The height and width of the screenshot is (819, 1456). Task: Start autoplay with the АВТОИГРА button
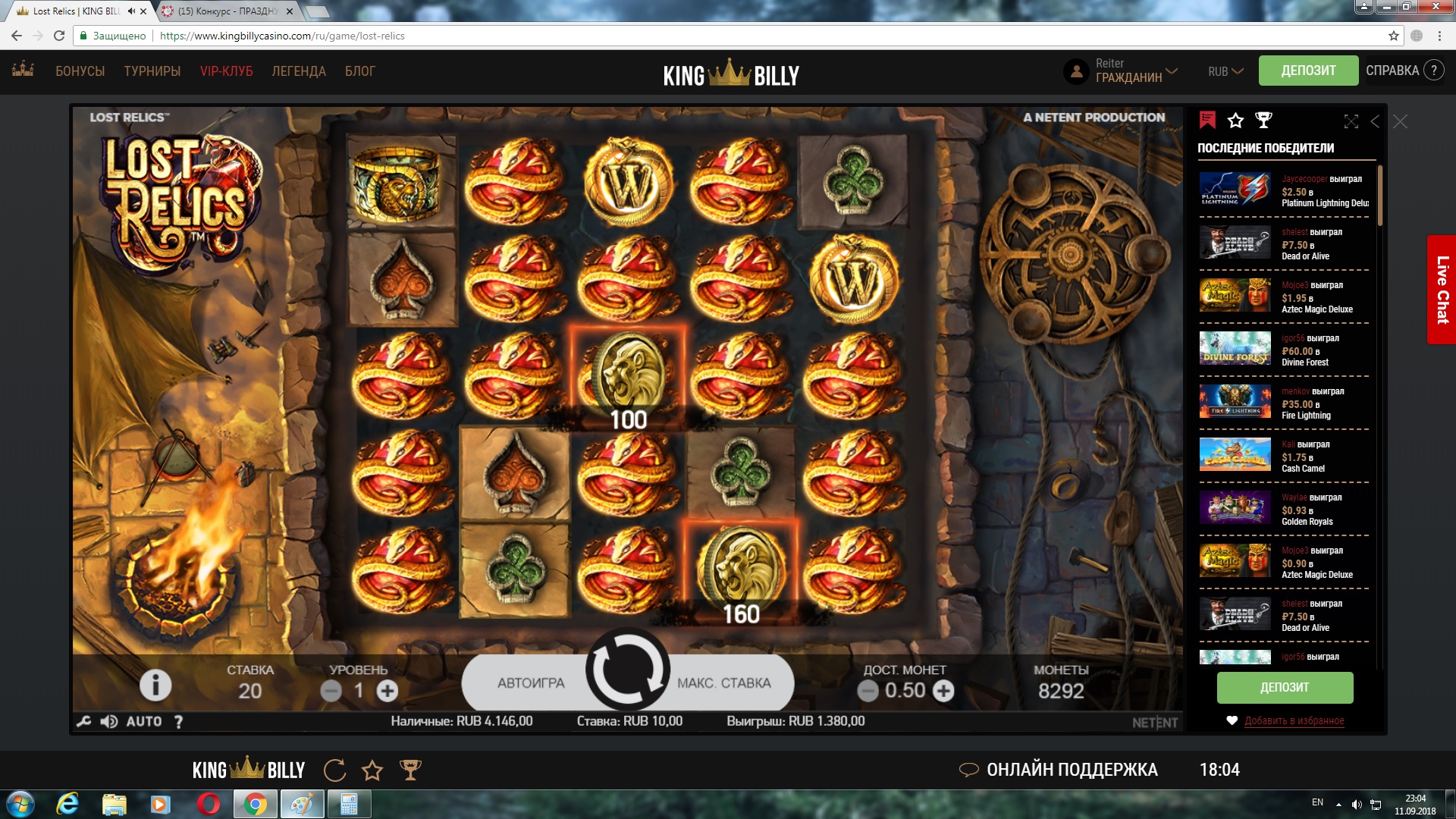[x=531, y=683]
